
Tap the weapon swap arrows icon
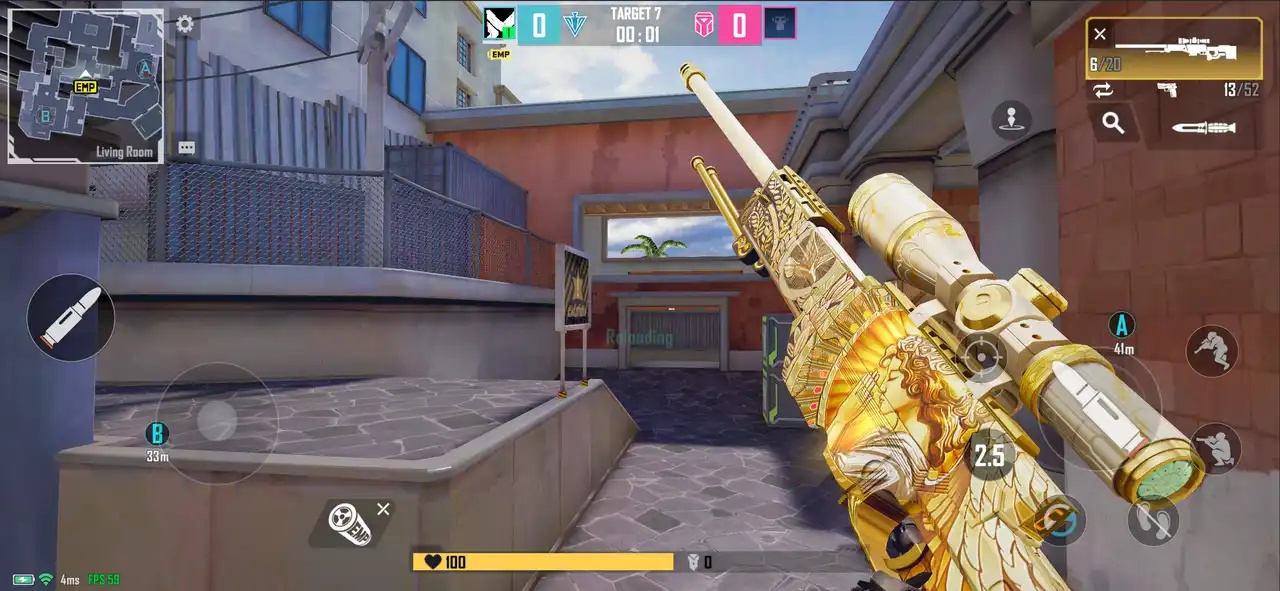[1103, 90]
